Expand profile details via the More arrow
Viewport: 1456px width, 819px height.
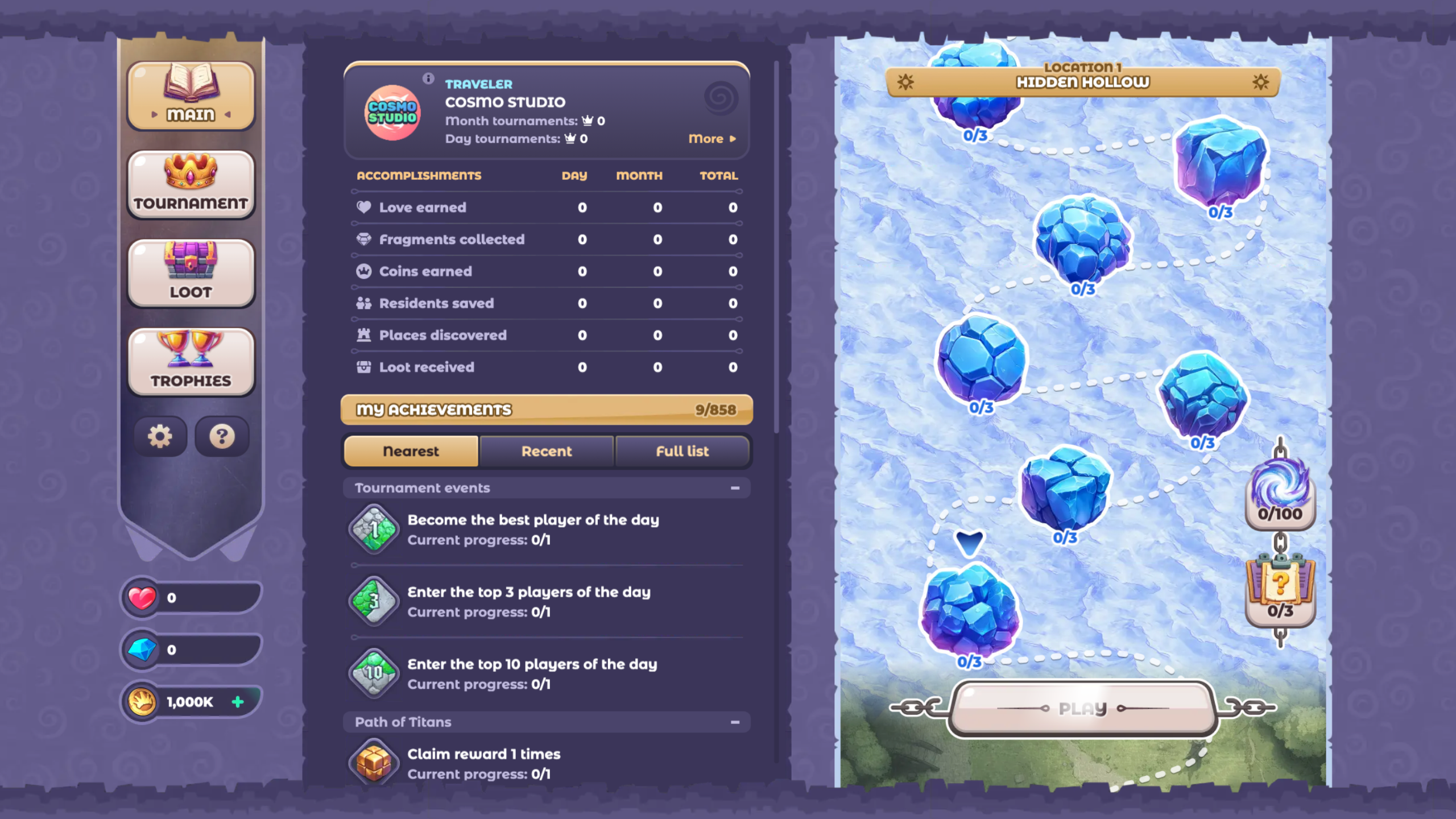click(x=711, y=138)
